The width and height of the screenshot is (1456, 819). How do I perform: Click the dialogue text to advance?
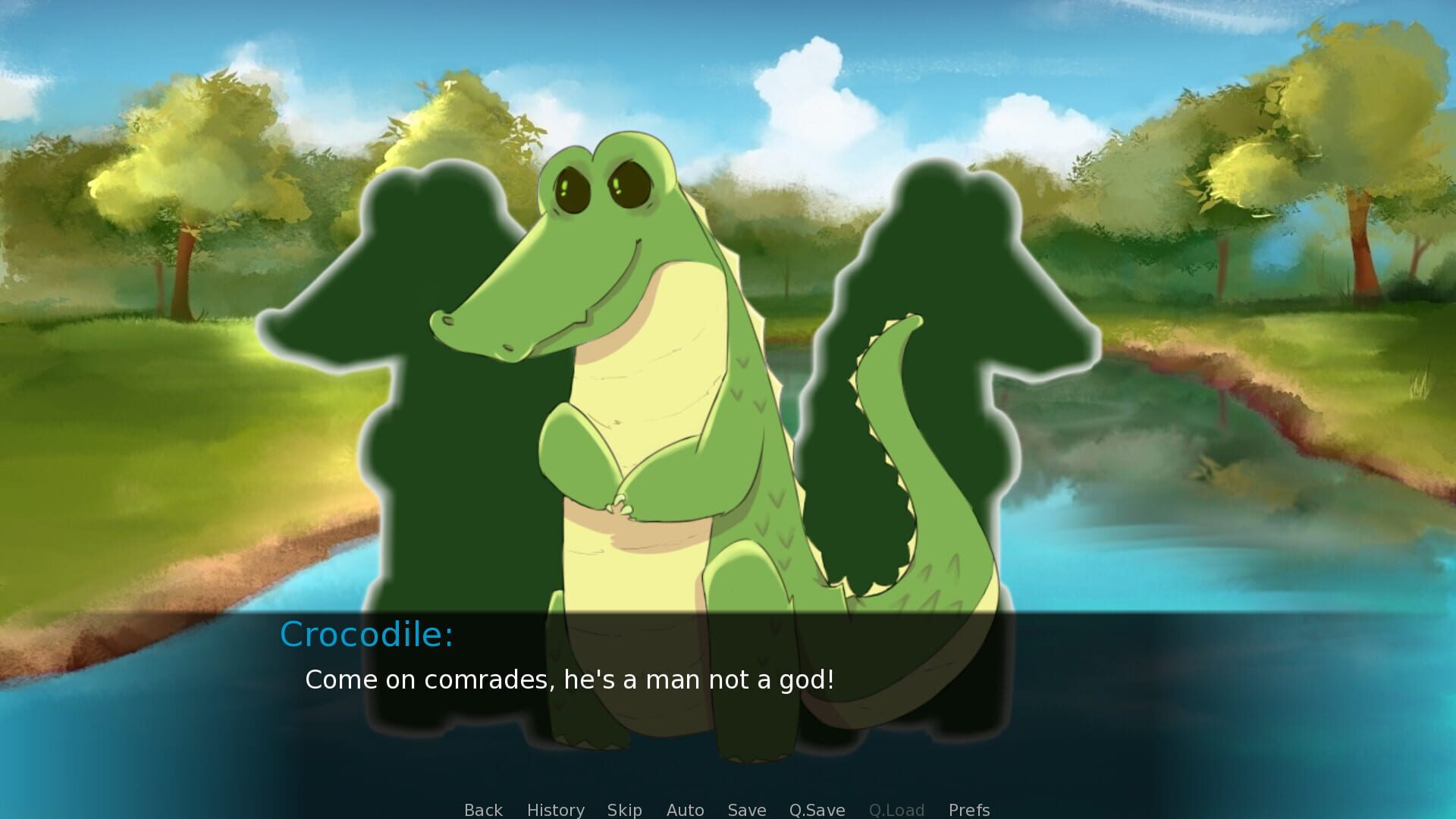(570, 680)
